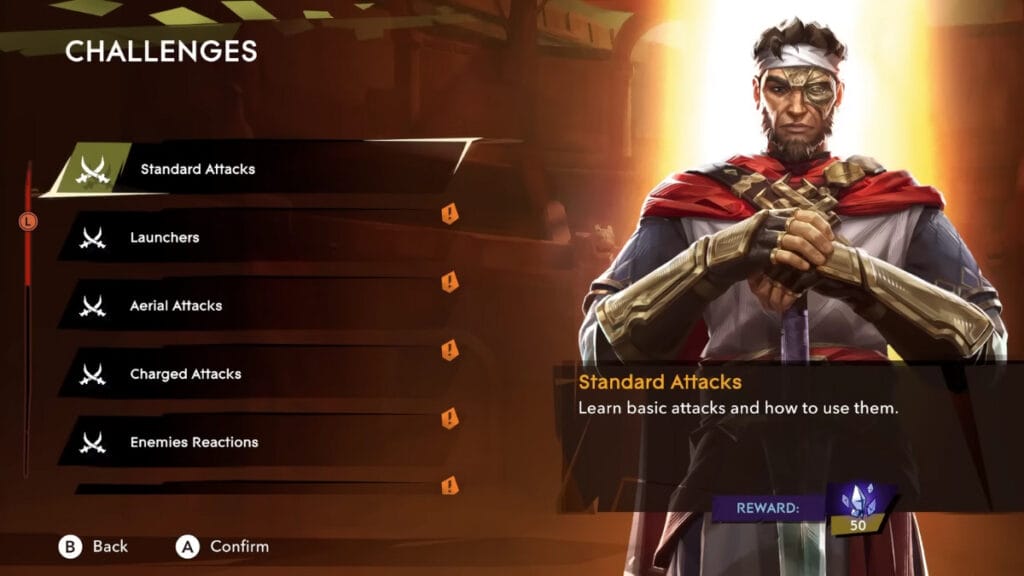Click the Confirm option

(223, 546)
